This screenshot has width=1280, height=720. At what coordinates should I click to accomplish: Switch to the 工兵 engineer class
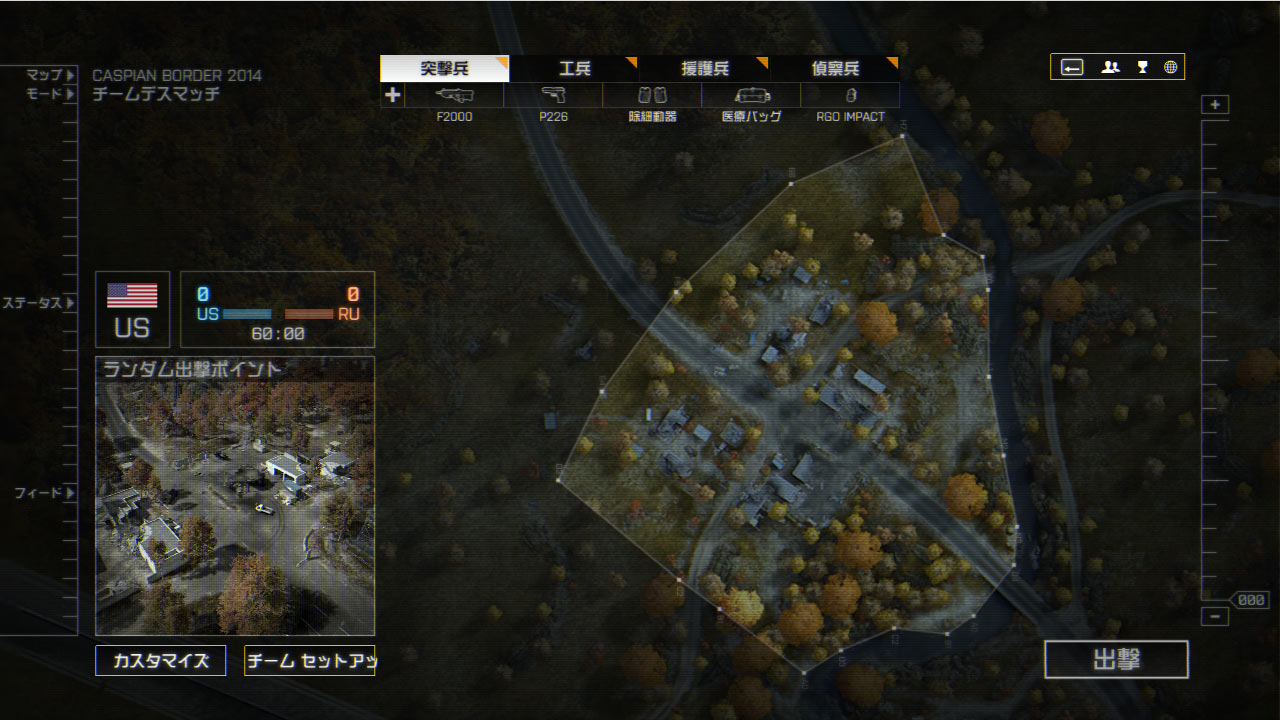(x=574, y=69)
